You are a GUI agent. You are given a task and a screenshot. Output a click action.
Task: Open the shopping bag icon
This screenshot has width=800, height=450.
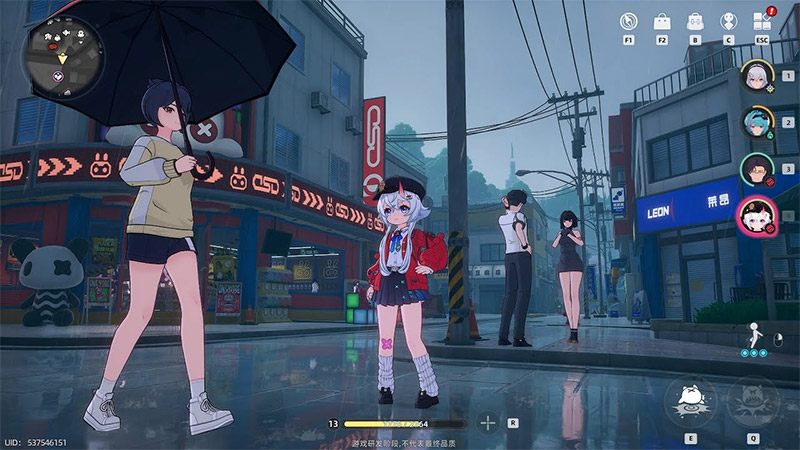[662, 21]
